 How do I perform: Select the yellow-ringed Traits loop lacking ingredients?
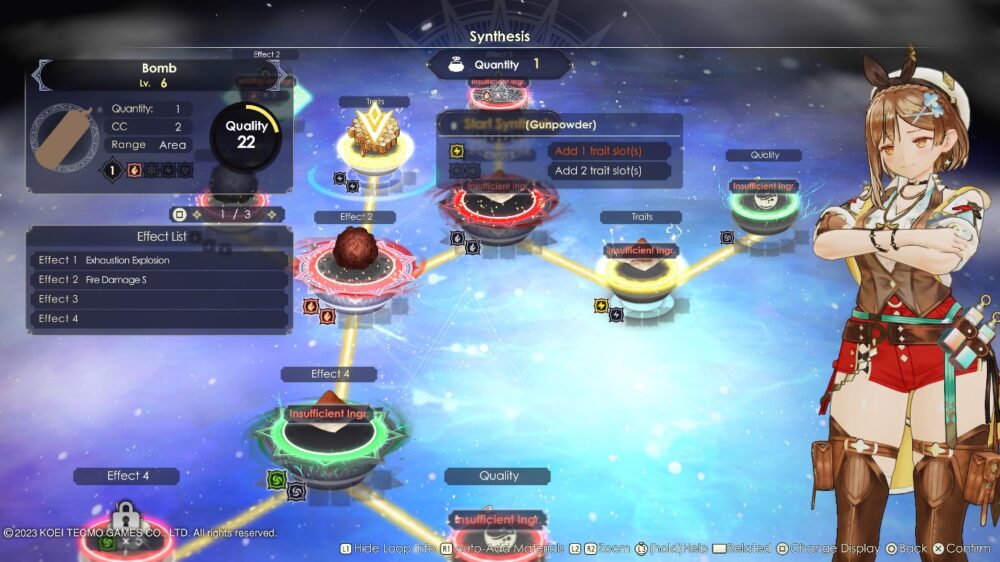(x=641, y=268)
